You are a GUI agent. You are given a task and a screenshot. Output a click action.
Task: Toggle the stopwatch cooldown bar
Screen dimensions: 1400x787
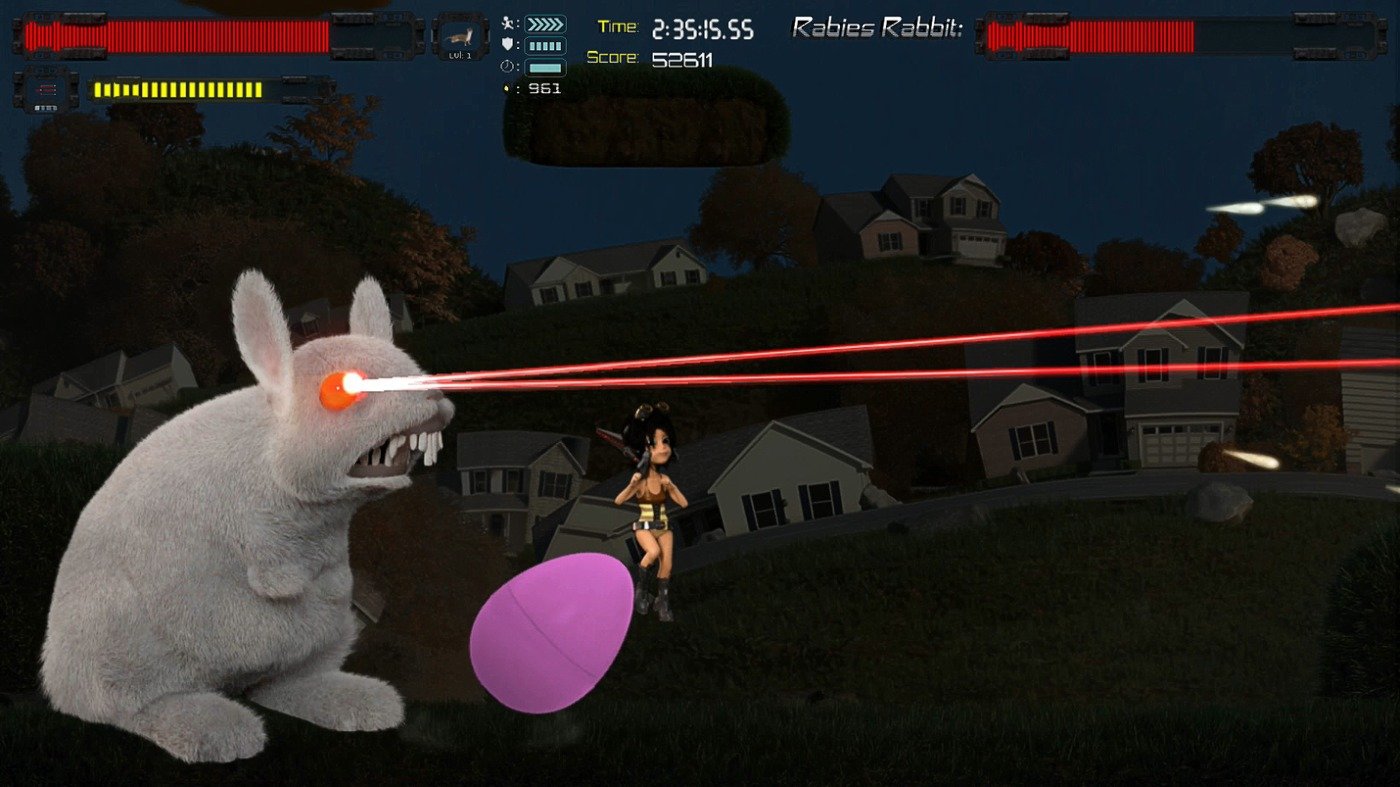[x=544, y=66]
